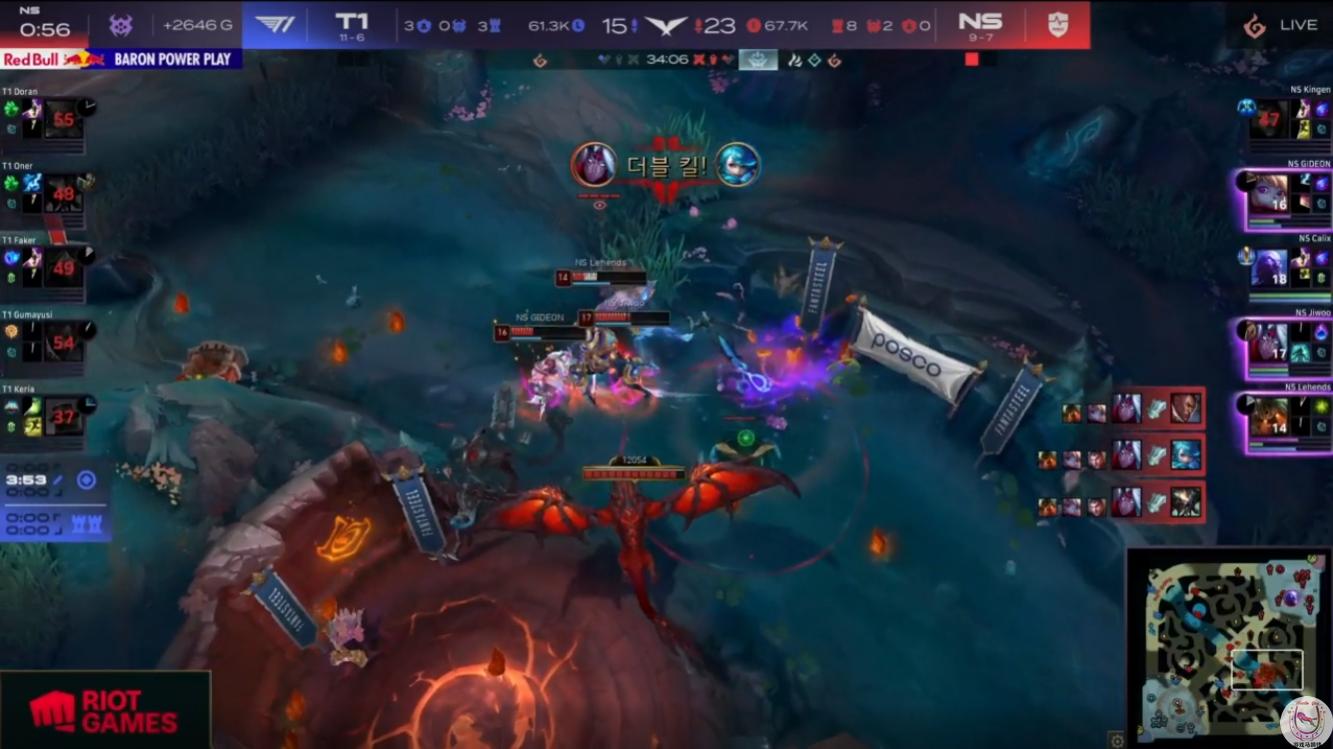The width and height of the screenshot is (1333, 749).
Task: Select NS Jiwoo's champion portrait
Action: click(x=1269, y=342)
